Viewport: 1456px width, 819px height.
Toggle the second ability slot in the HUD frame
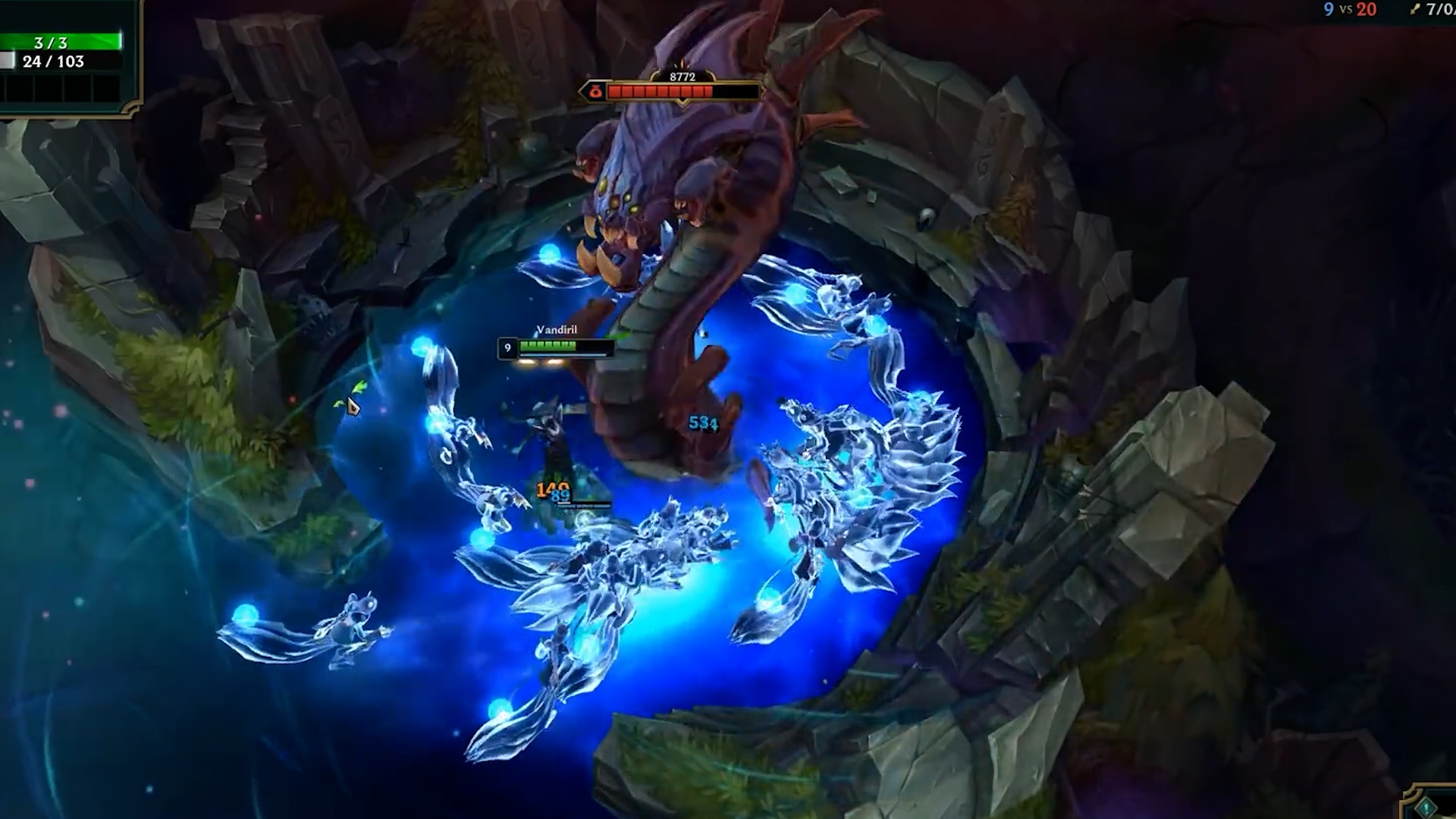(x=49, y=89)
